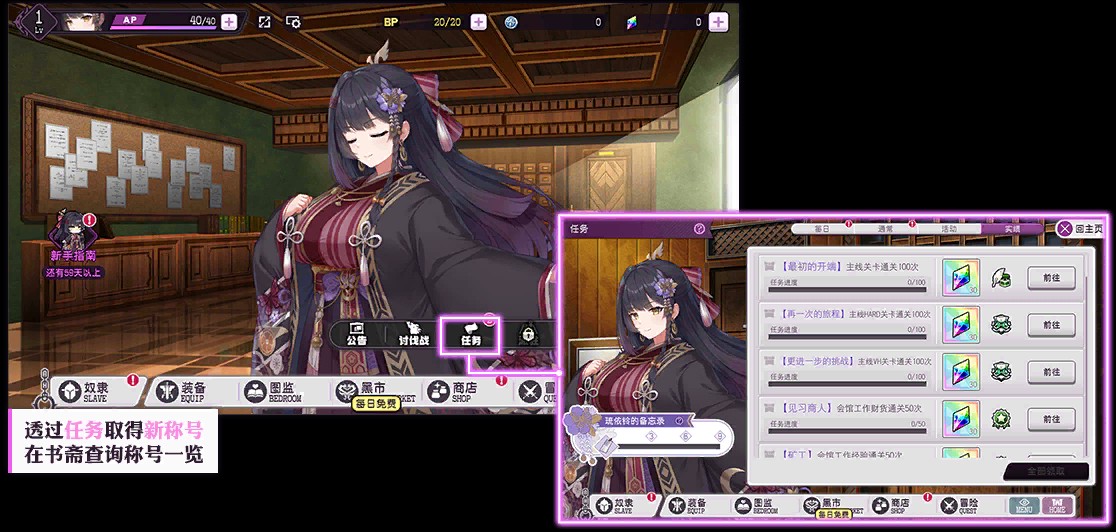Click 前往 for the 再一次的旅程 task
This screenshot has height=532, width=1116.
click(x=1051, y=324)
